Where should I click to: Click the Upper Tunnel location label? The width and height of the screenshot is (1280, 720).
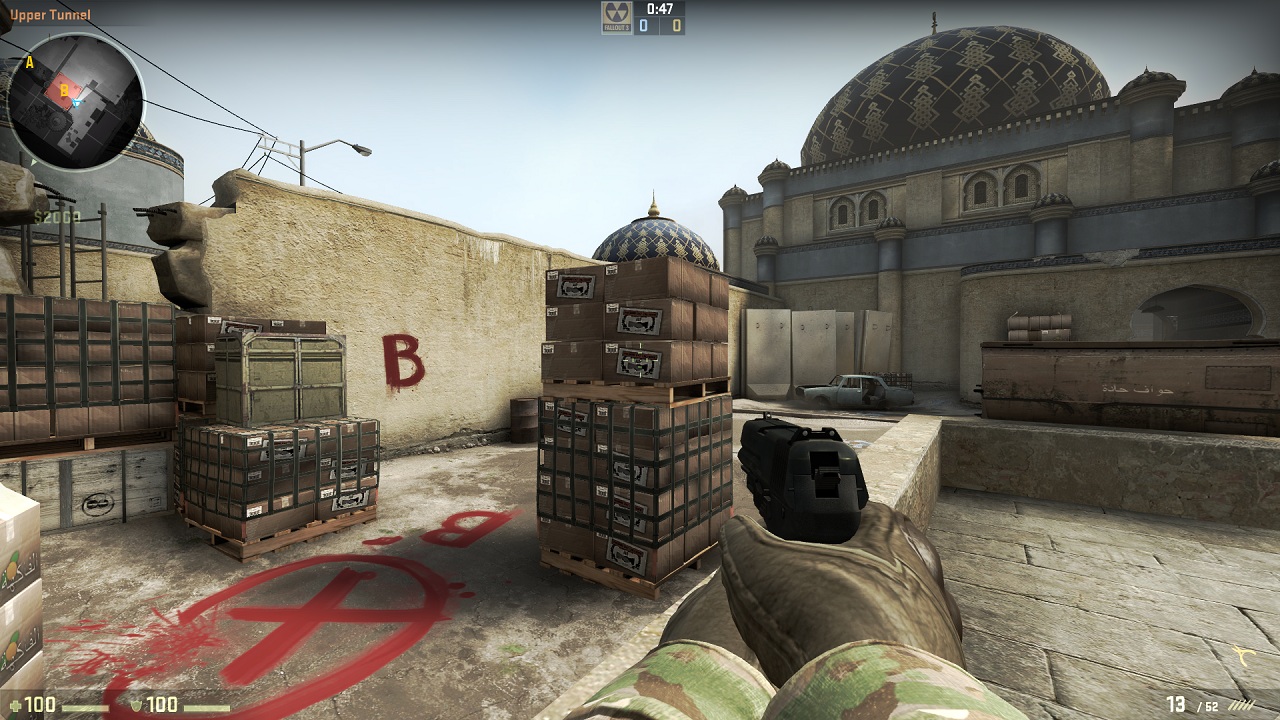(51, 14)
